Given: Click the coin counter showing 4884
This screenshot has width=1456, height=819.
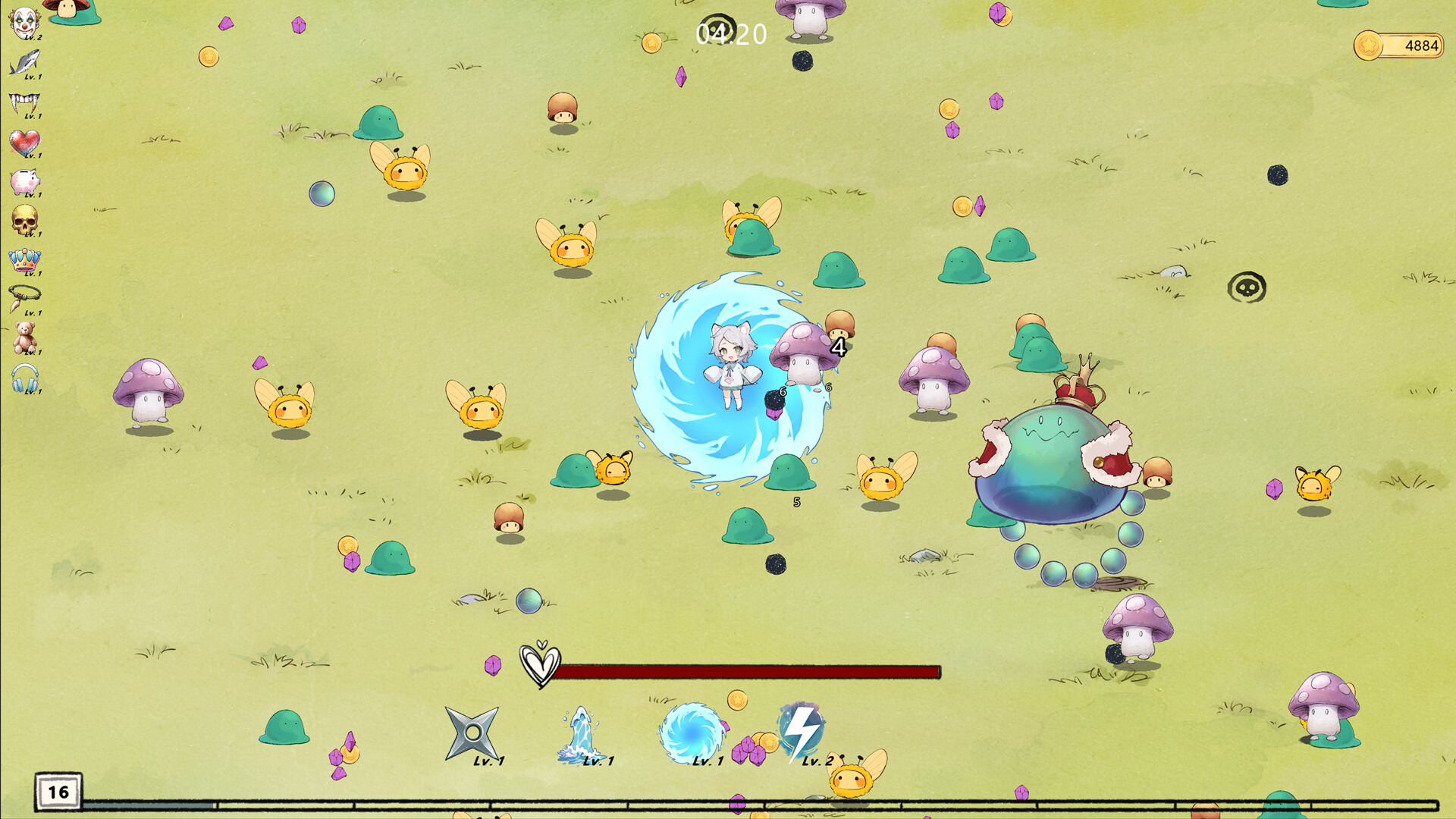Looking at the screenshot, I should [x=1399, y=45].
